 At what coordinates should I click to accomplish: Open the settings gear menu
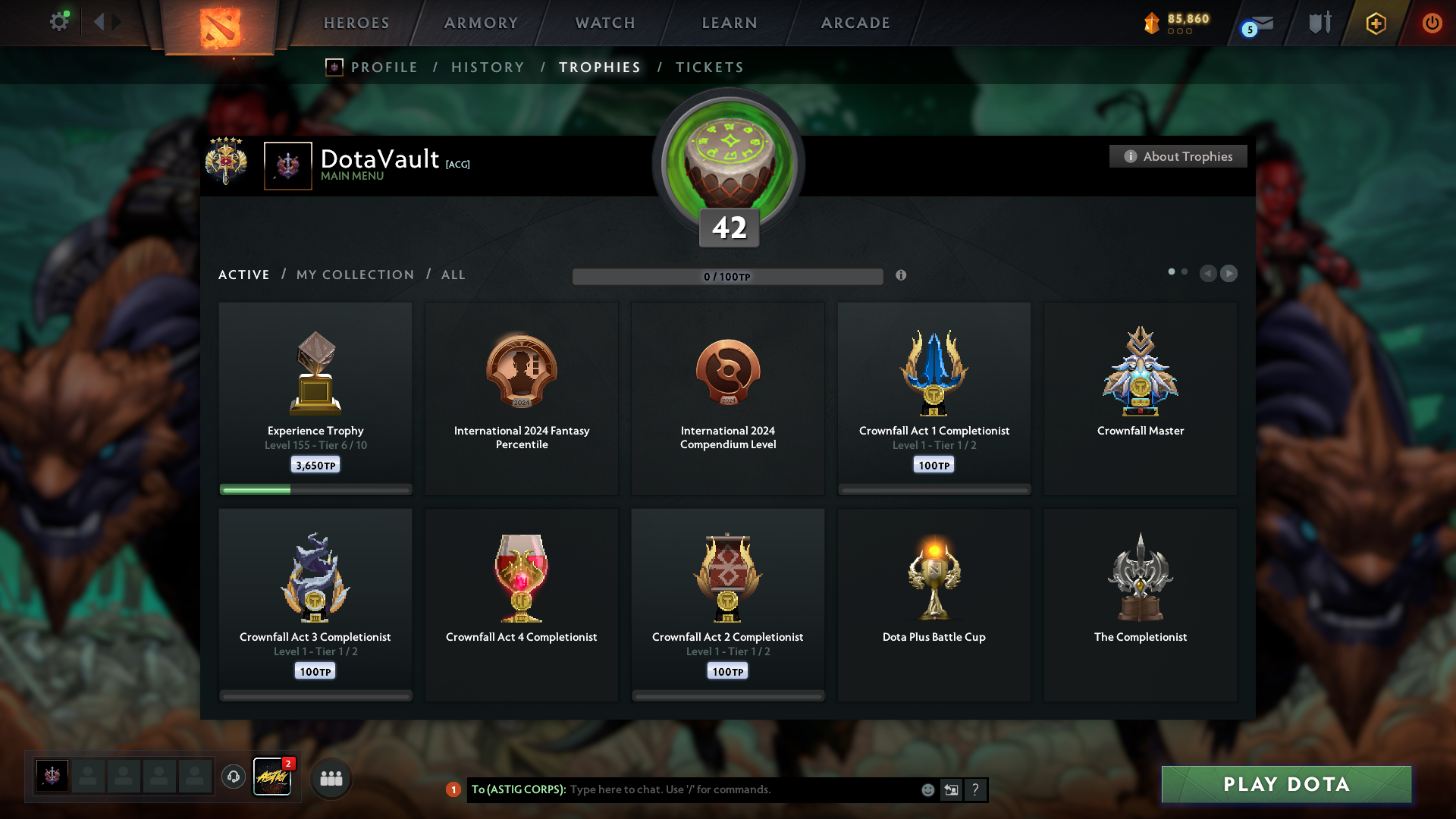coord(58,22)
